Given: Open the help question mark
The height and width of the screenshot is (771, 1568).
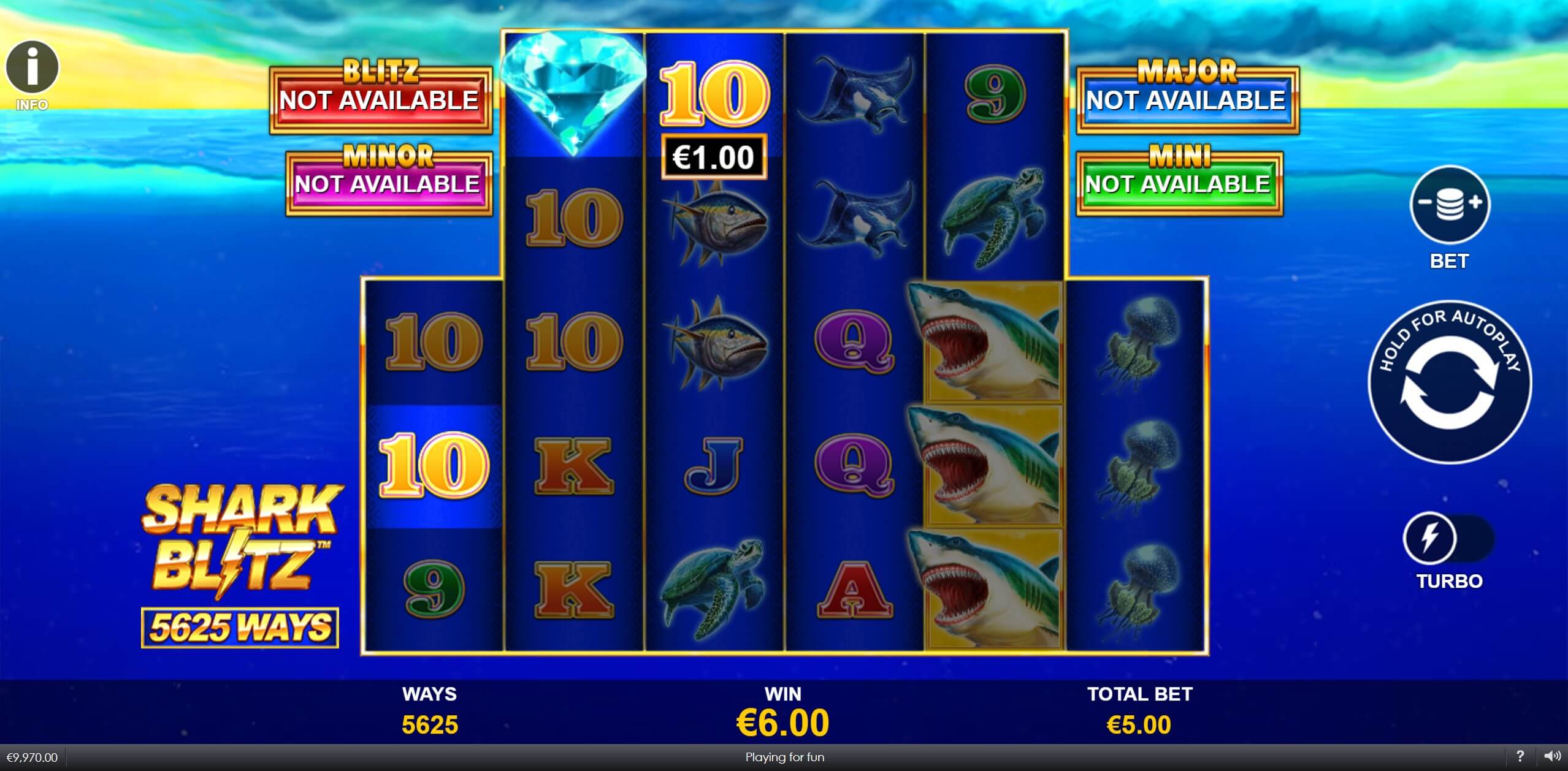Looking at the screenshot, I should 1520,756.
